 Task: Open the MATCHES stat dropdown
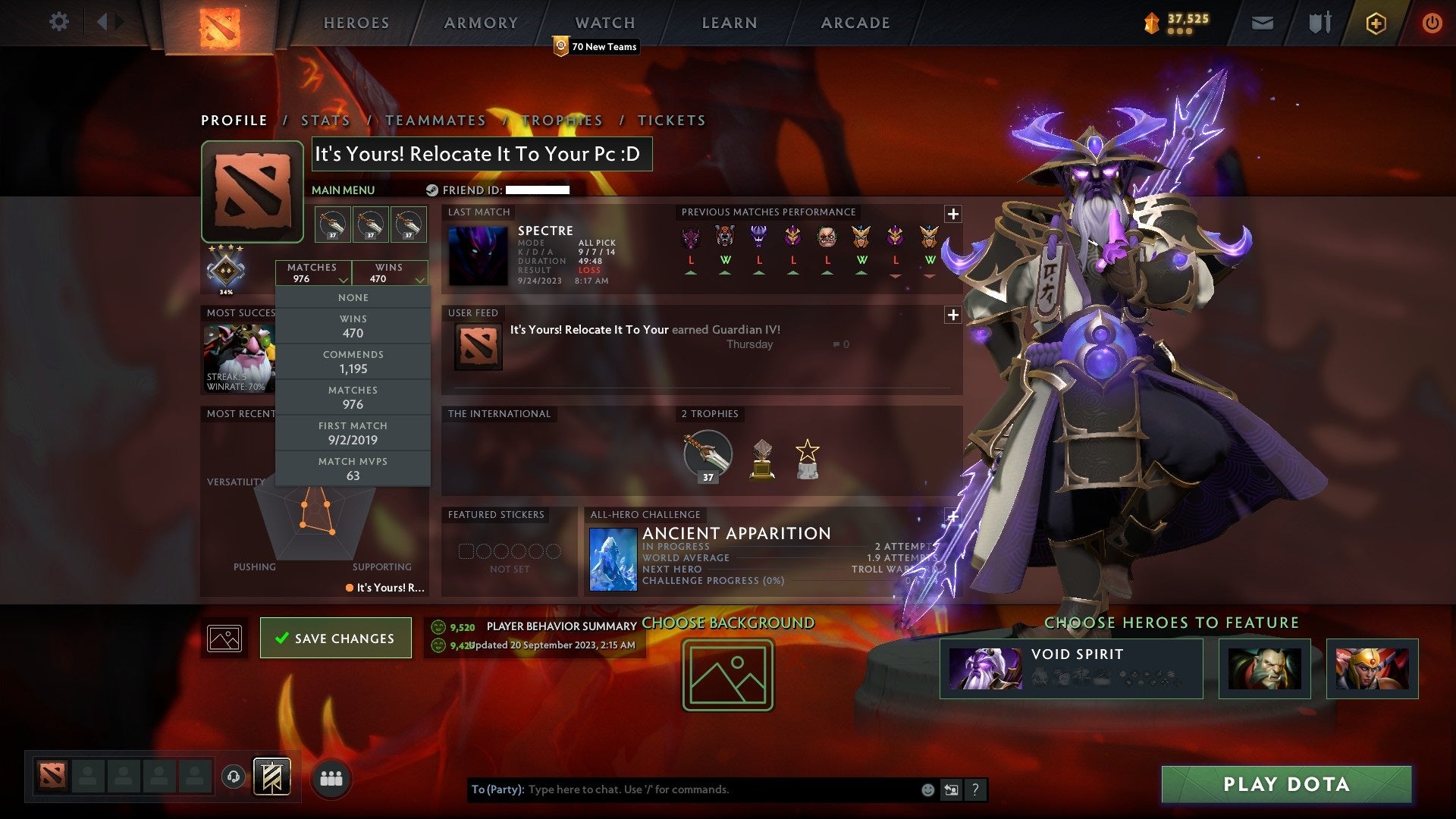click(x=314, y=273)
